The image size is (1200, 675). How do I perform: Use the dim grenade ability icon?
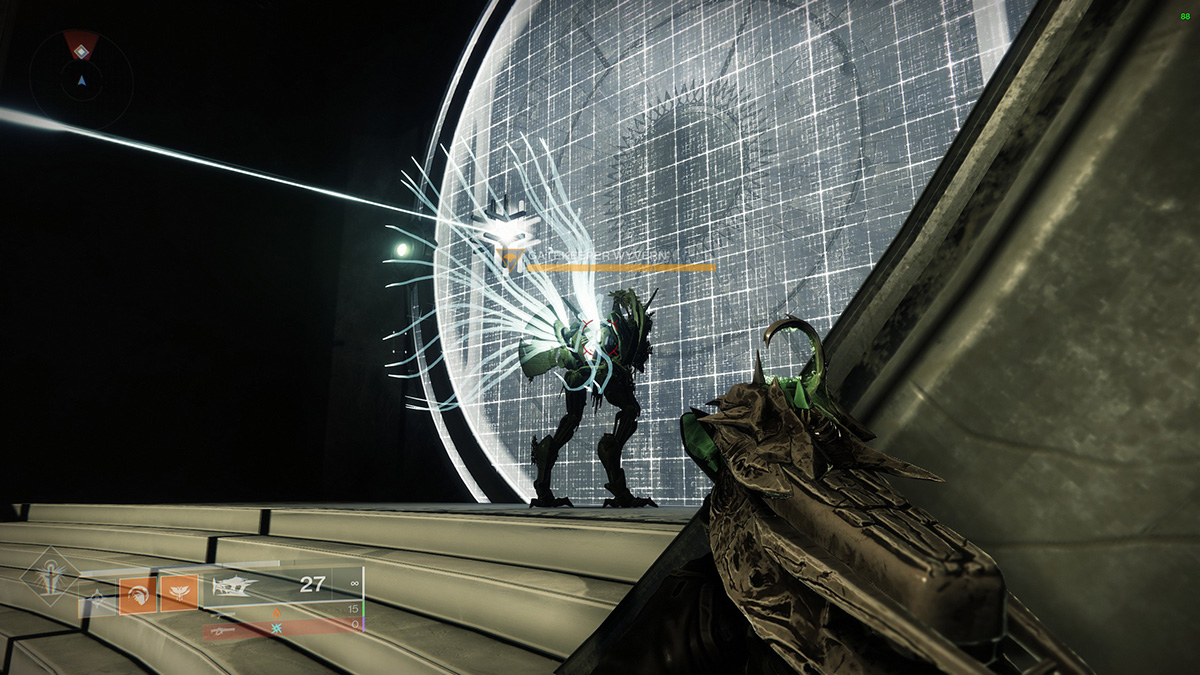point(98,597)
